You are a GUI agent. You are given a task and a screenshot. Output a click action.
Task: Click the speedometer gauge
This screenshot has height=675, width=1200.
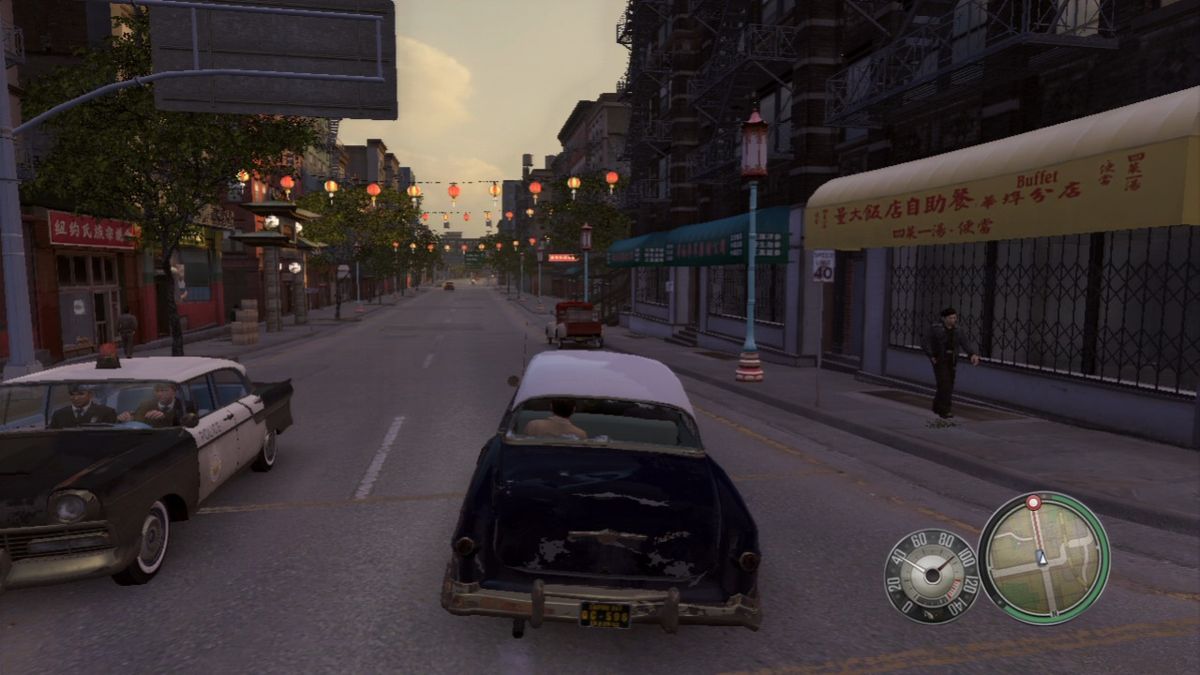tap(931, 576)
